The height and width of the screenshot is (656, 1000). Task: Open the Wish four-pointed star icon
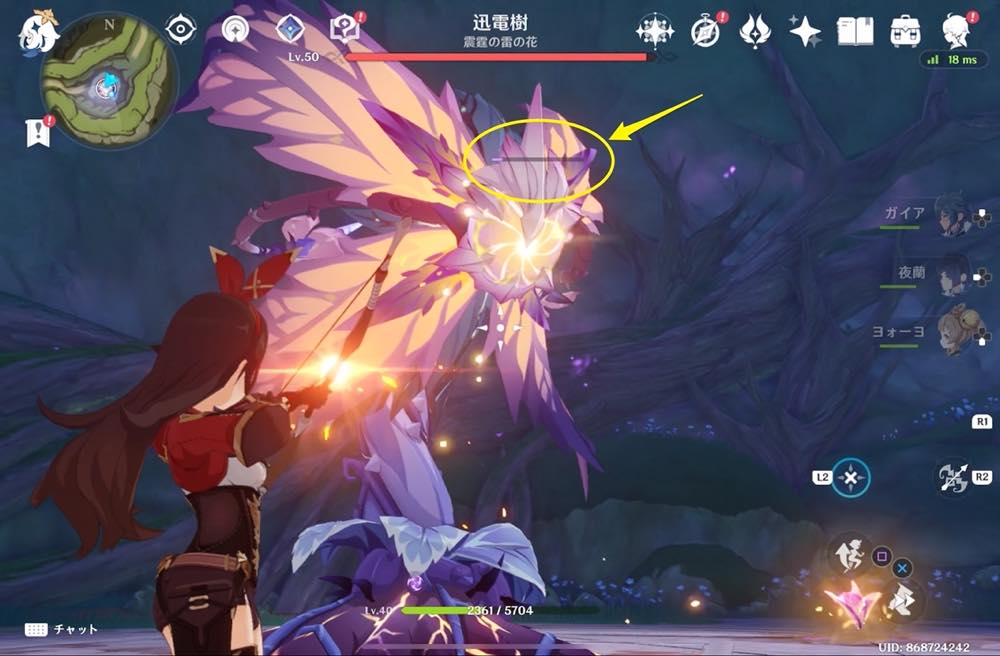805,31
